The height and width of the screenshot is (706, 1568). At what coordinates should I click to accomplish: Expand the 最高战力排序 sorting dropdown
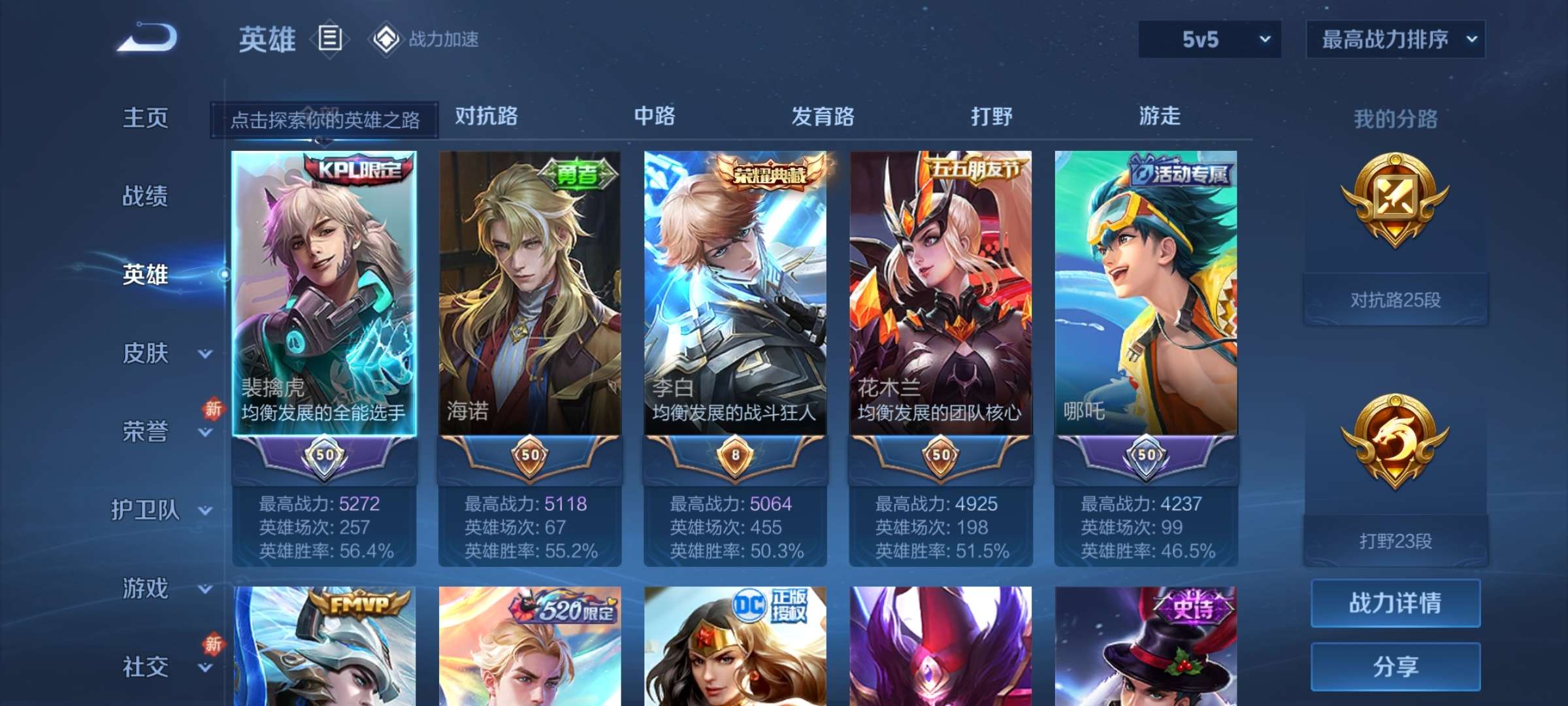[x=1394, y=39]
